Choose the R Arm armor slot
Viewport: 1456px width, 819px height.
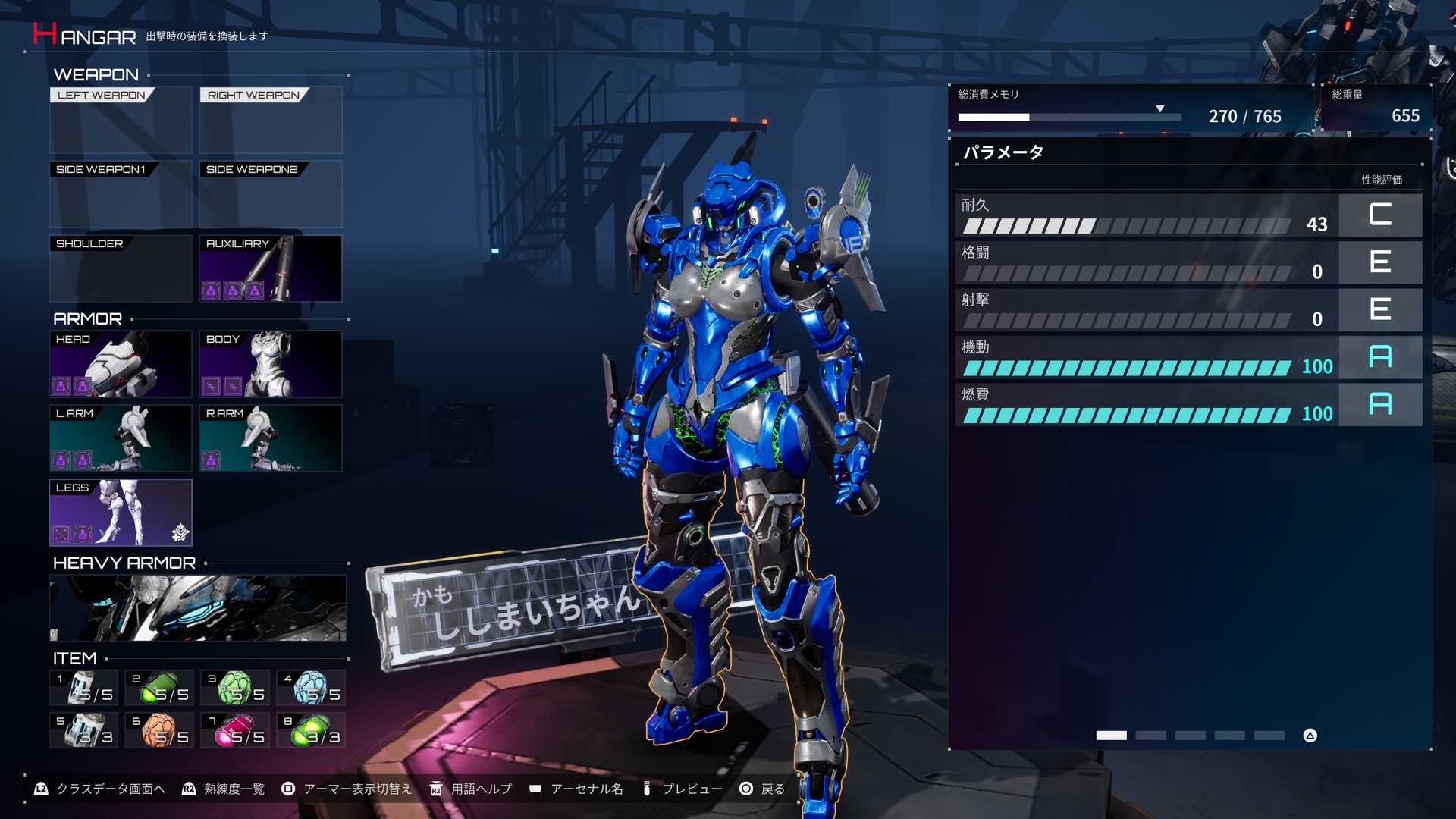[271, 438]
